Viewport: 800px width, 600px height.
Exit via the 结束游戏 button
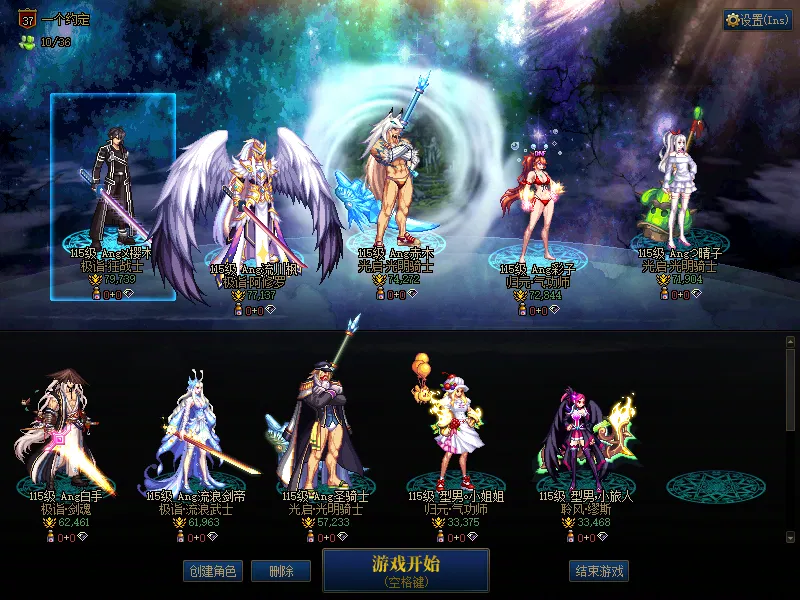(598, 571)
